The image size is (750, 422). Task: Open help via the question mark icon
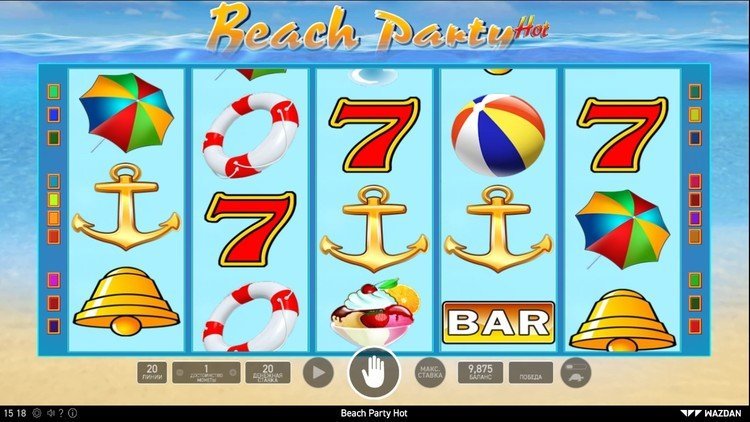tap(60, 413)
